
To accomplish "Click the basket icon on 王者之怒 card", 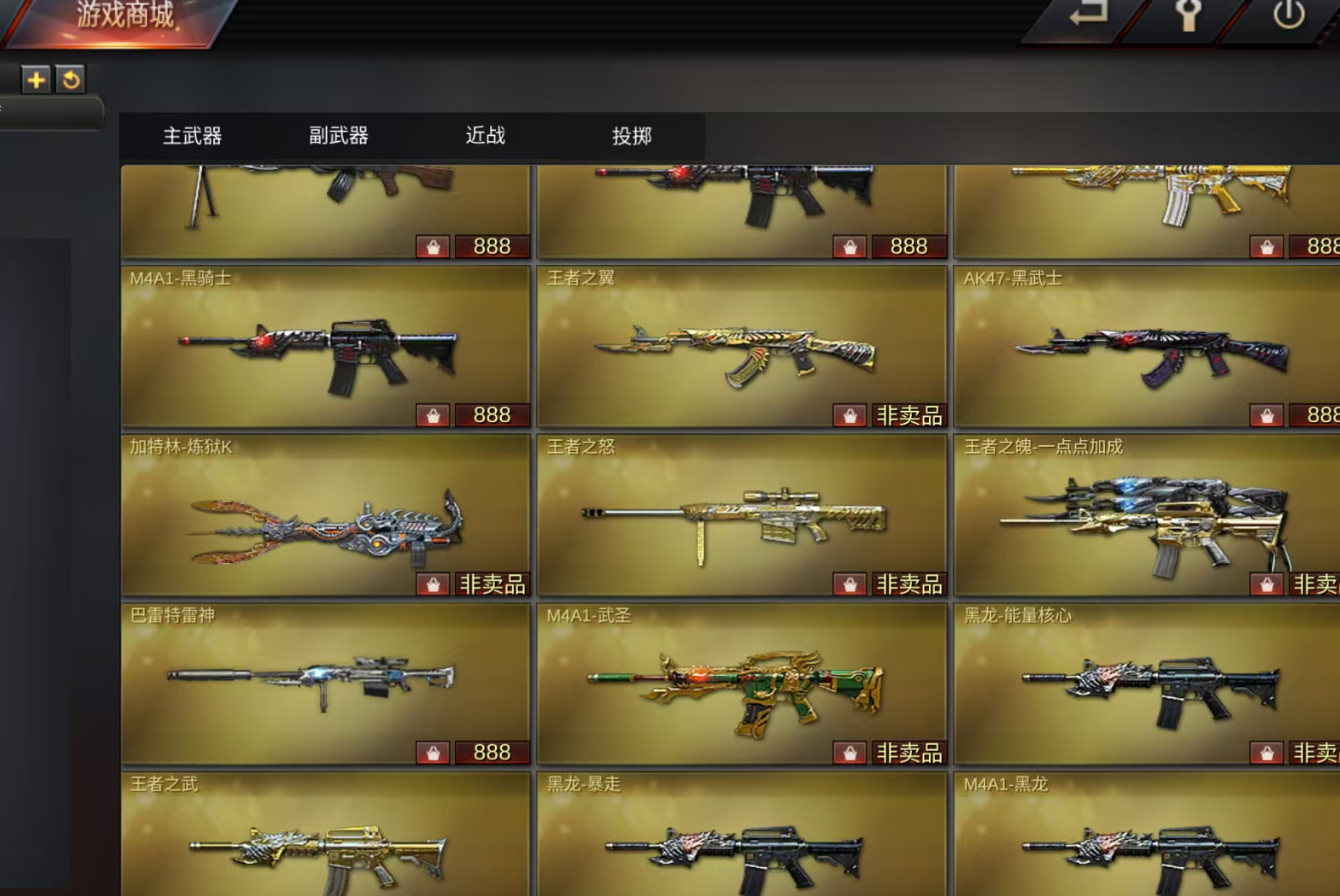I will (851, 583).
